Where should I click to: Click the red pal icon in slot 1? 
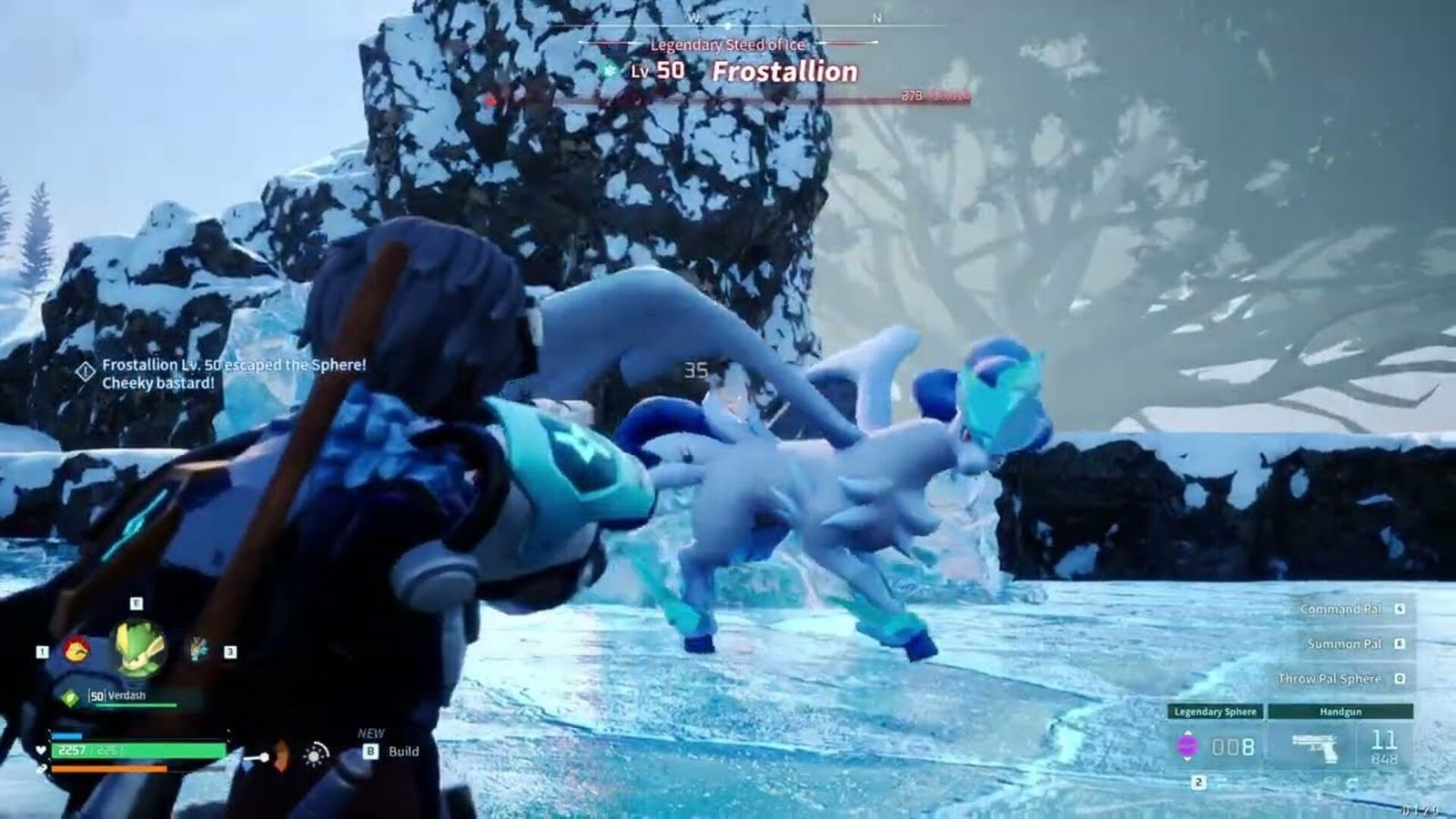coord(76,651)
